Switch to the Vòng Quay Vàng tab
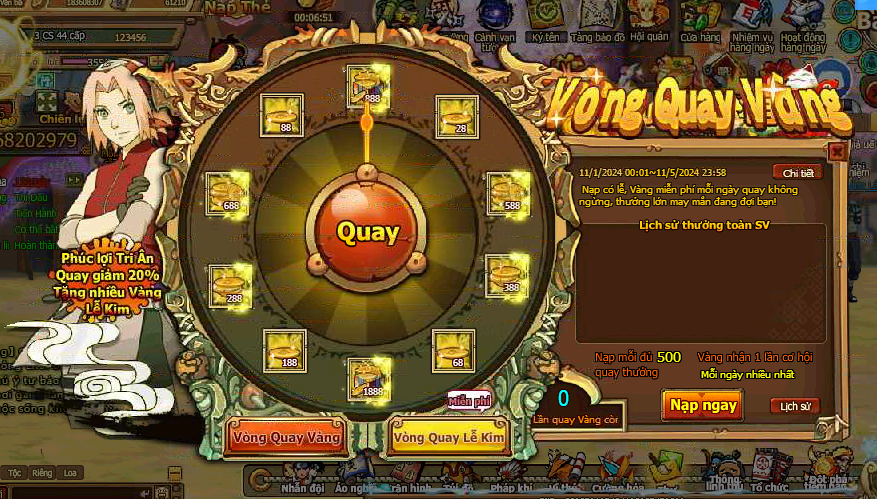This screenshot has height=499, width=877. point(286,437)
